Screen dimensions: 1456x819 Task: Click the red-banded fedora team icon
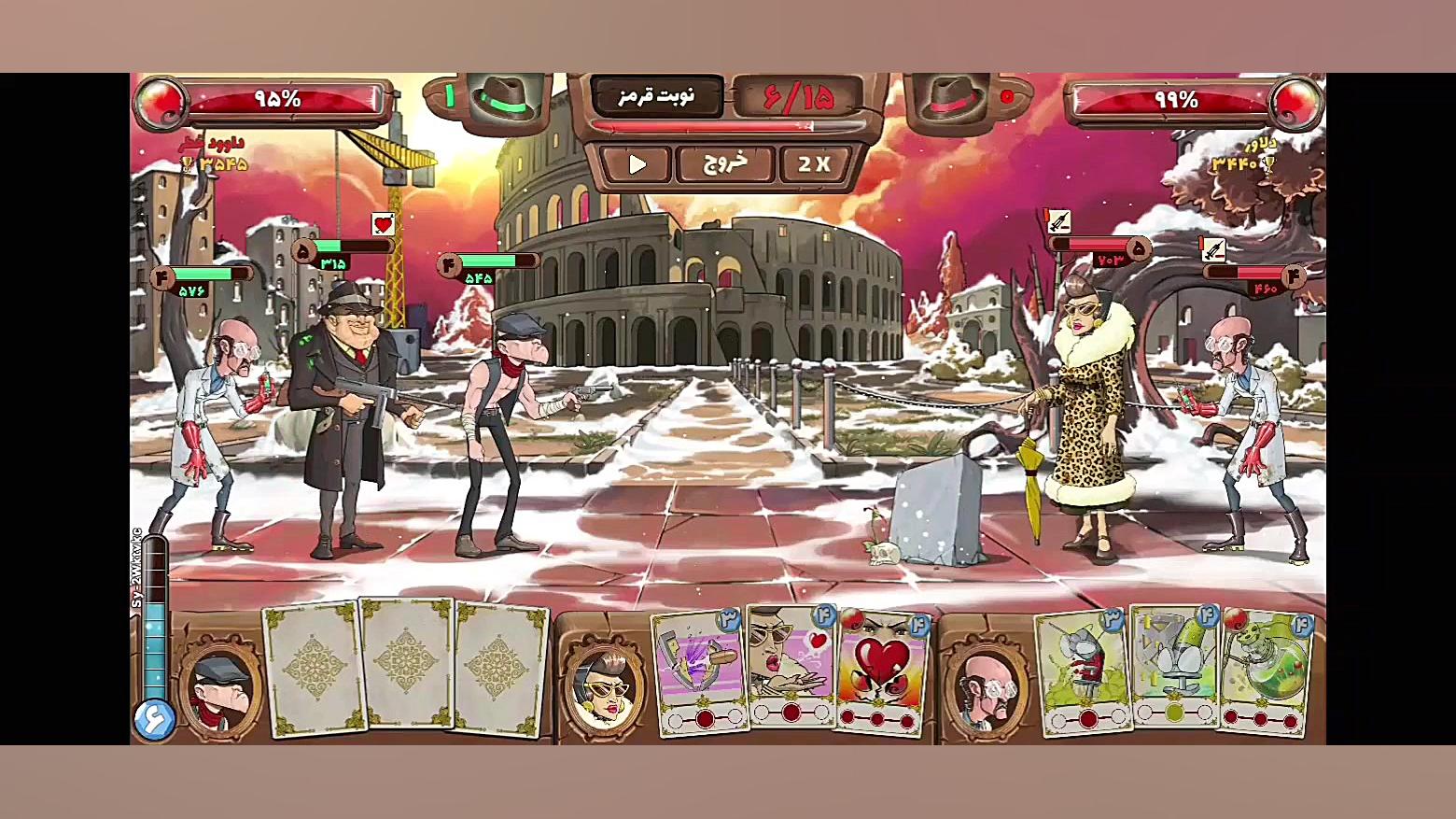(x=953, y=97)
